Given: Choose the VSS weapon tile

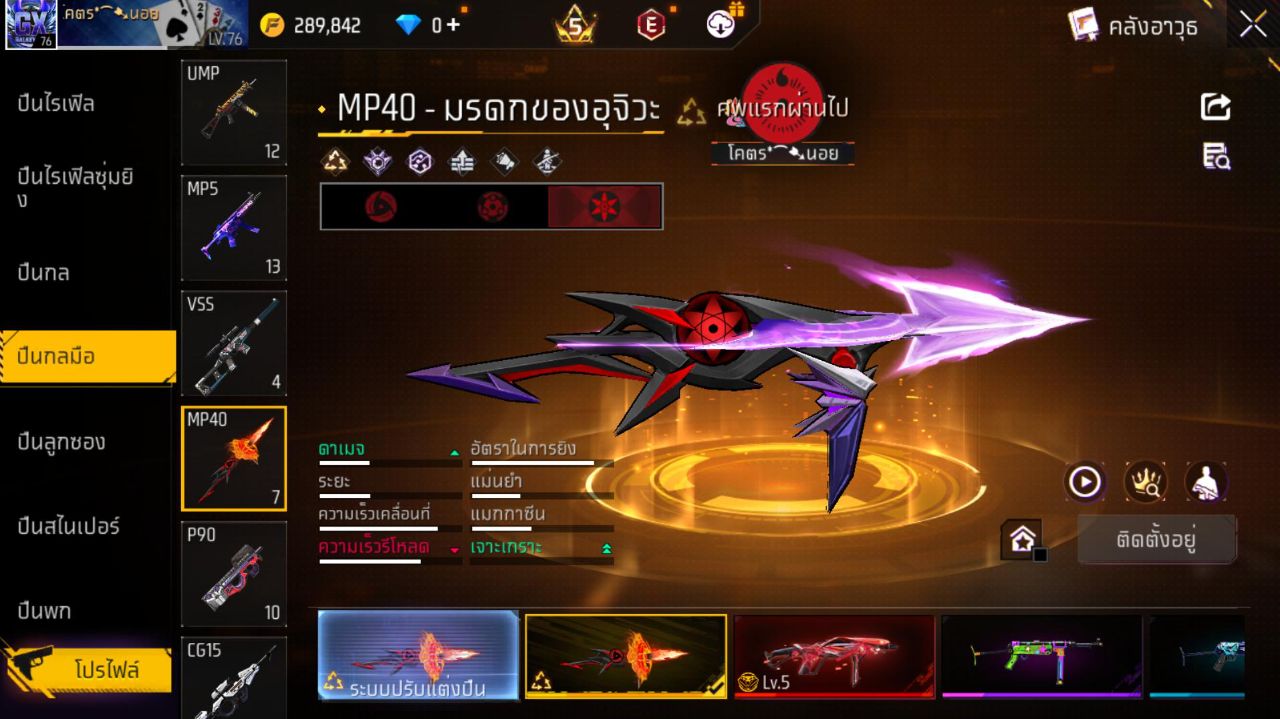Looking at the screenshot, I should pos(234,343).
